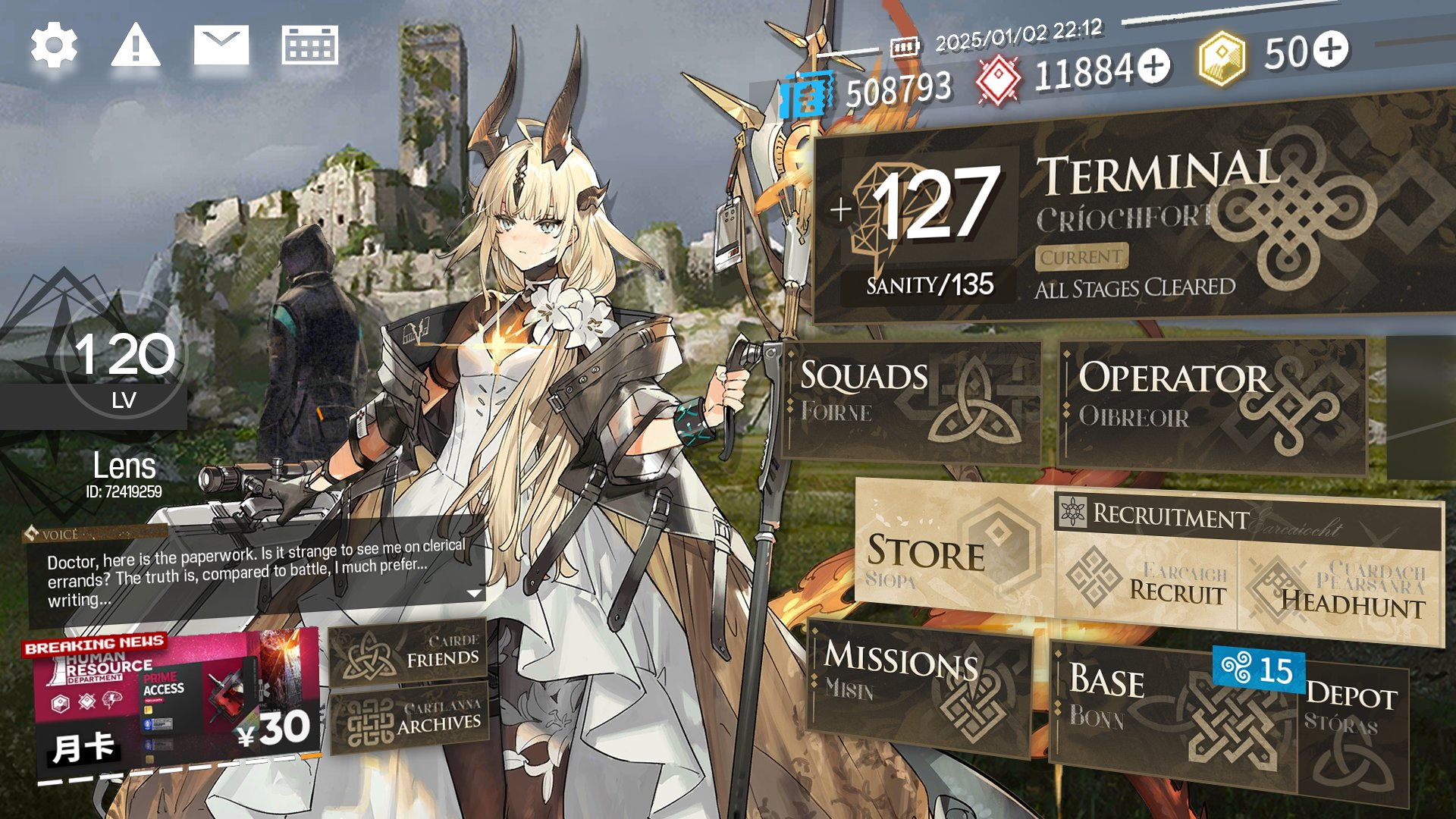Open the calendar events icon
Screen dimensions: 1456x819
[x=309, y=46]
